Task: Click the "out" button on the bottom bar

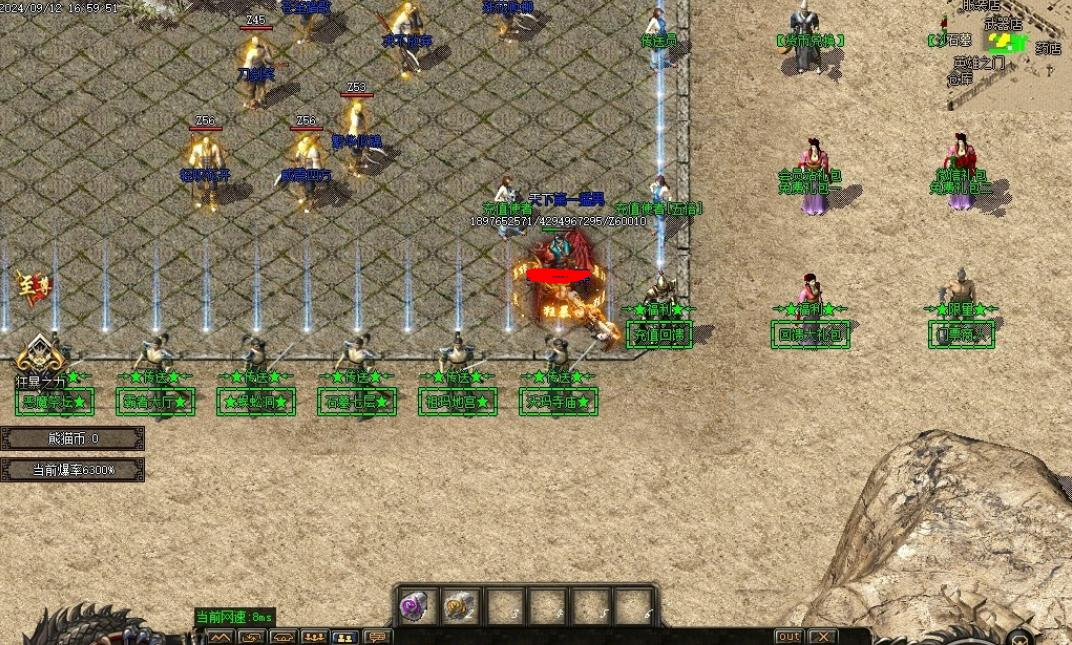Action: (x=789, y=637)
